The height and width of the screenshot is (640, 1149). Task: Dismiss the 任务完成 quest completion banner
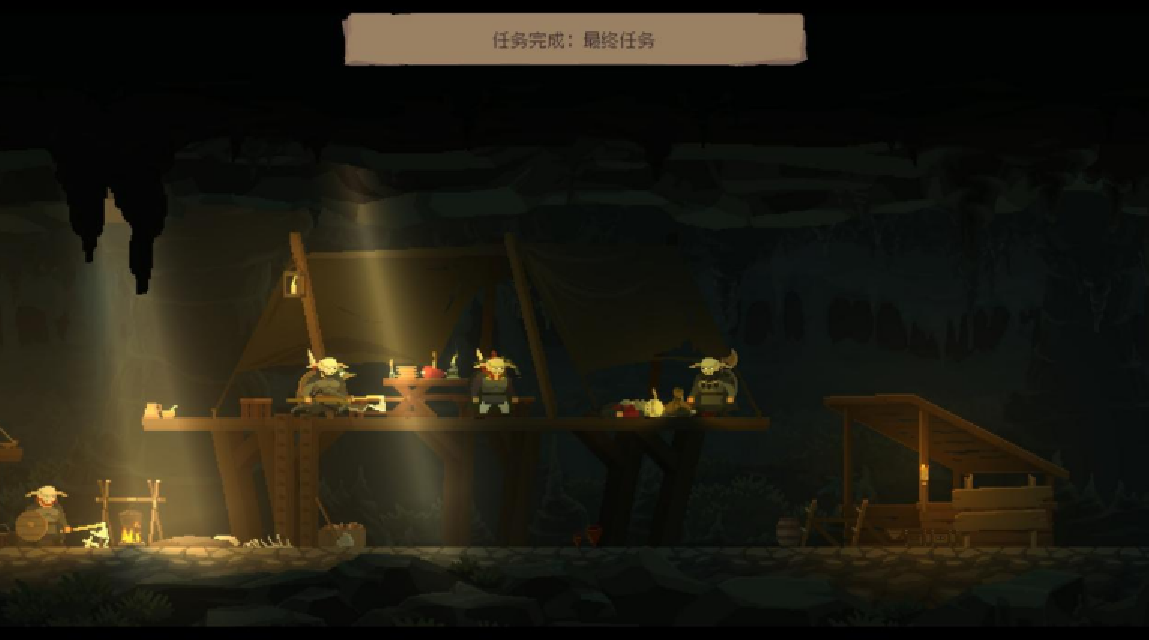[x=574, y=40]
